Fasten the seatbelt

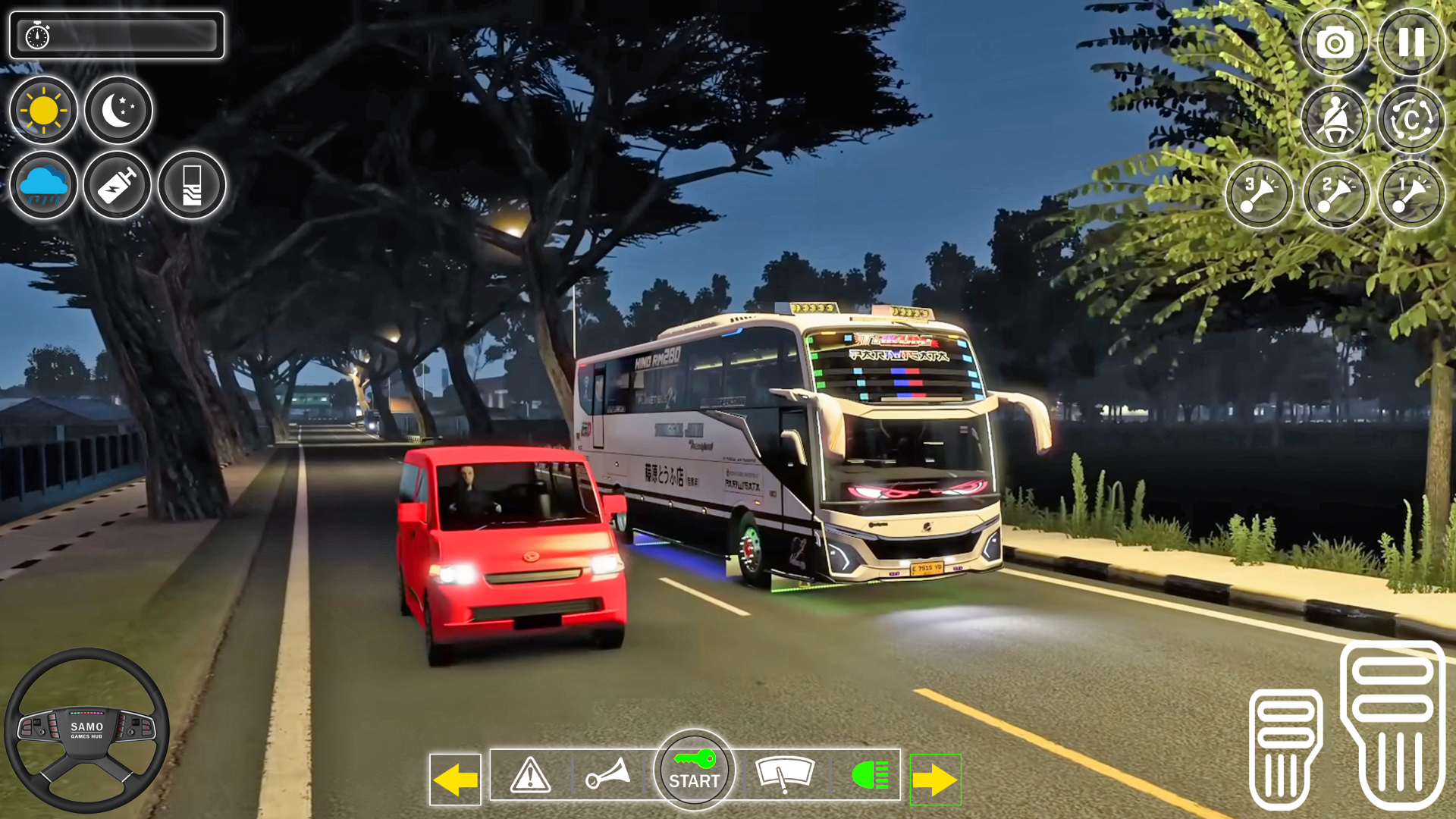[x=1336, y=119]
